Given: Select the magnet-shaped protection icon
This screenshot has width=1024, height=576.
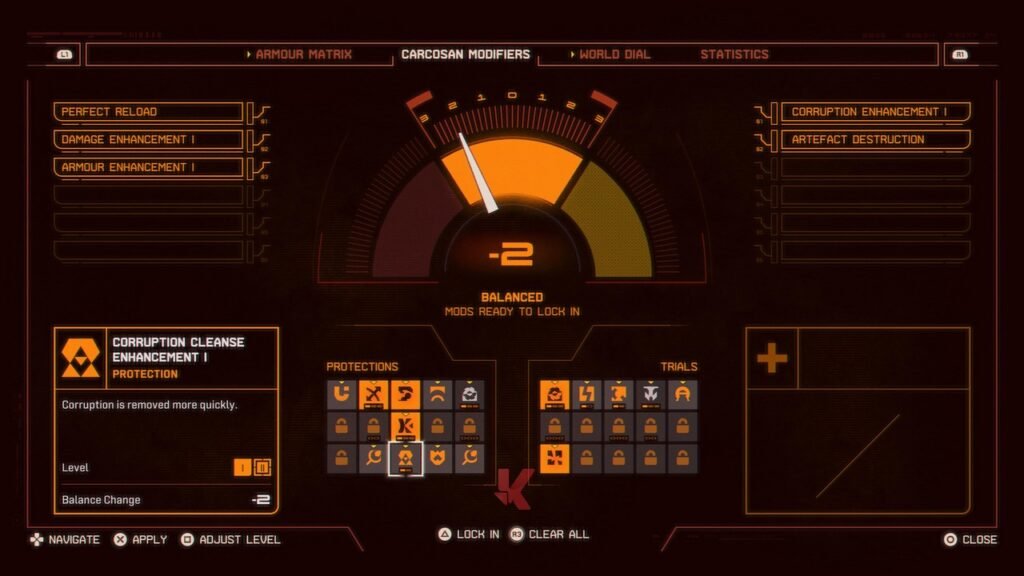Looking at the screenshot, I should [341, 395].
